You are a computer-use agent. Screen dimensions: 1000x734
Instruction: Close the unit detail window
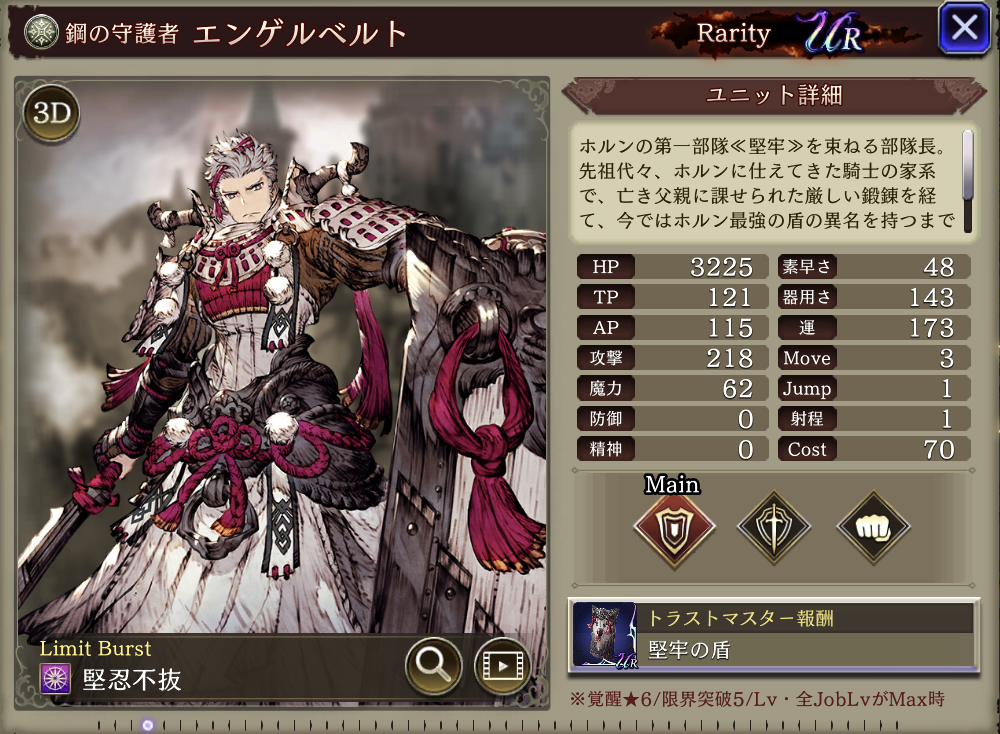coord(964,29)
